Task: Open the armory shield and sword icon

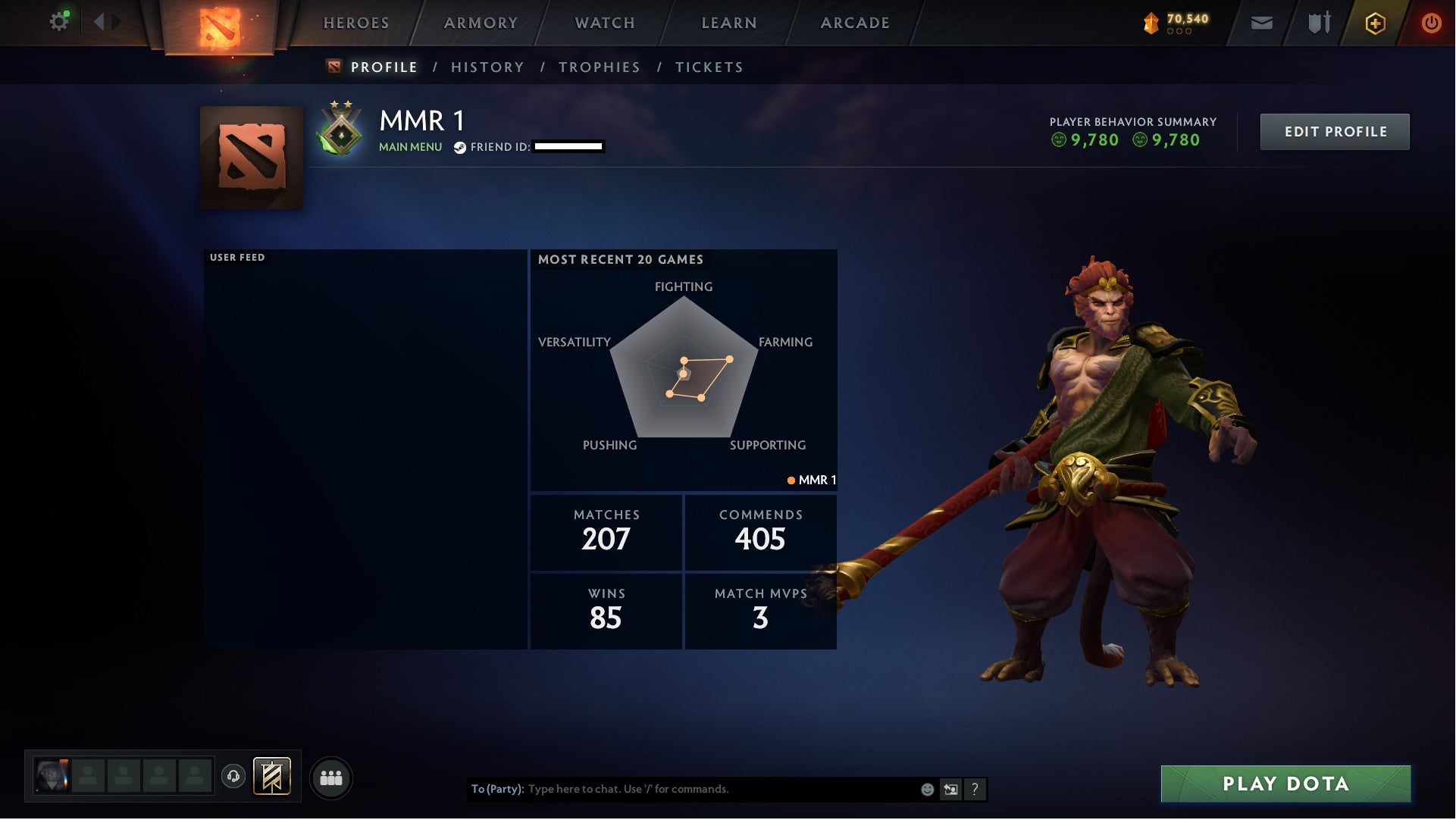Action: pyautogui.click(x=1318, y=23)
